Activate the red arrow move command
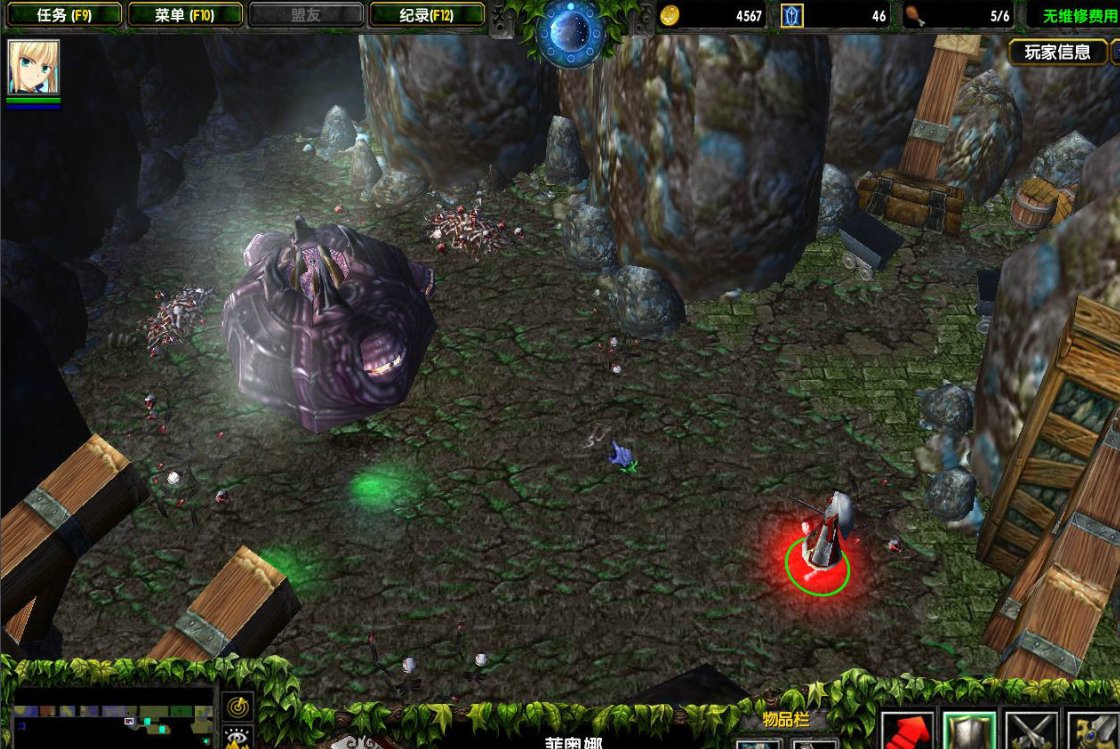Image resolution: width=1120 pixels, height=749 pixels. tap(907, 731)
